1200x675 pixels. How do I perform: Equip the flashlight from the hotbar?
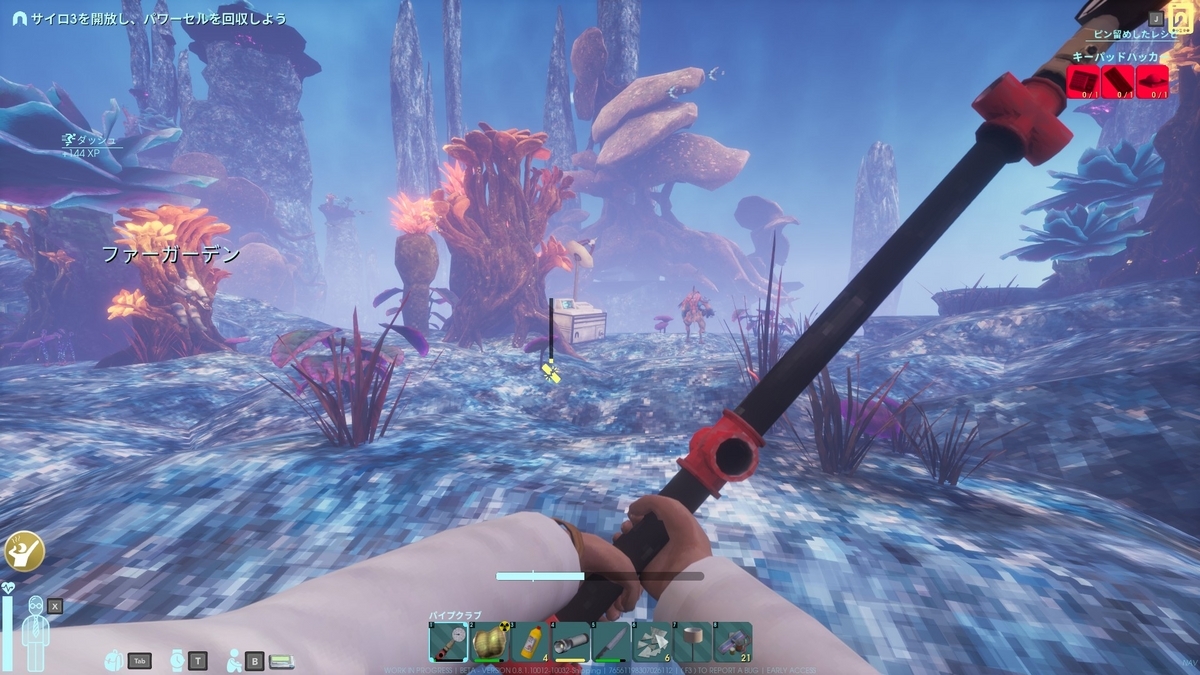tap(570, 641)
